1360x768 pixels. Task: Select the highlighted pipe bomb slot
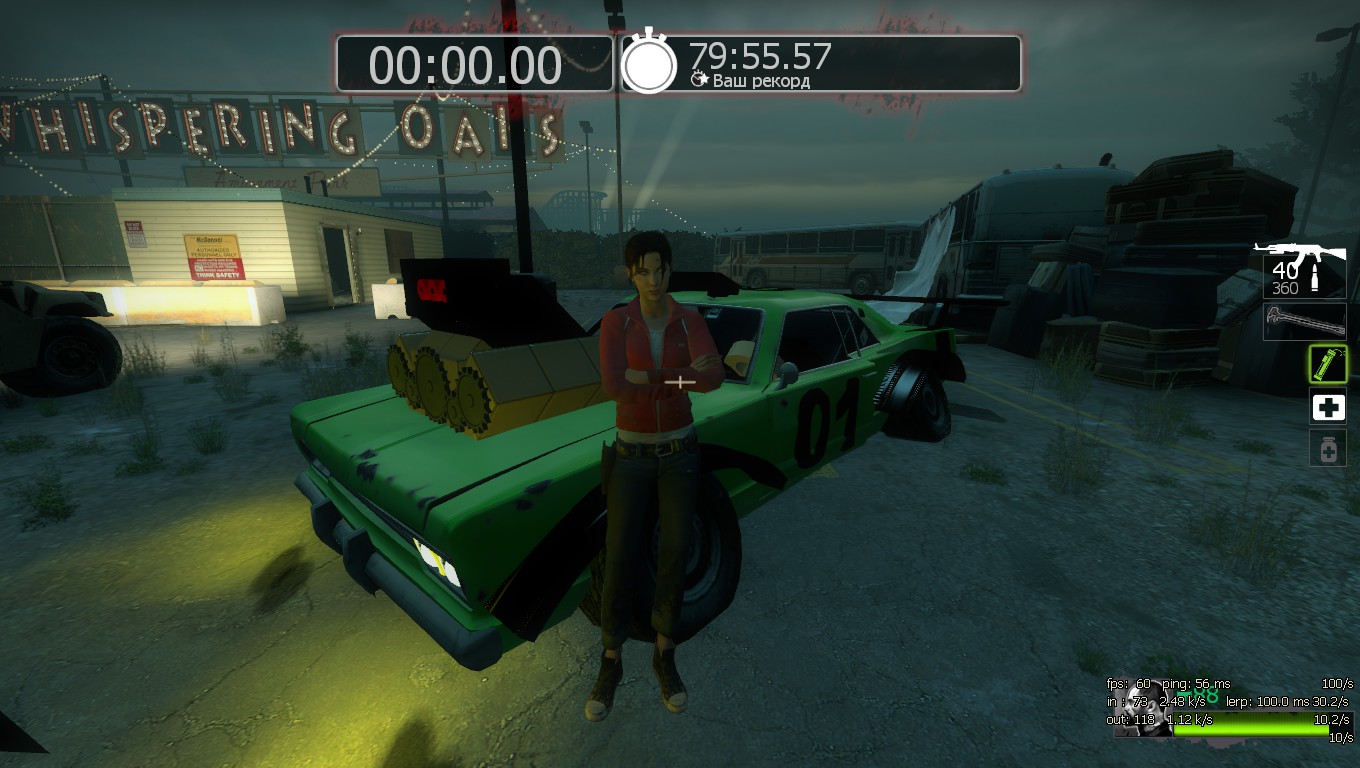tap(1328, 365)
